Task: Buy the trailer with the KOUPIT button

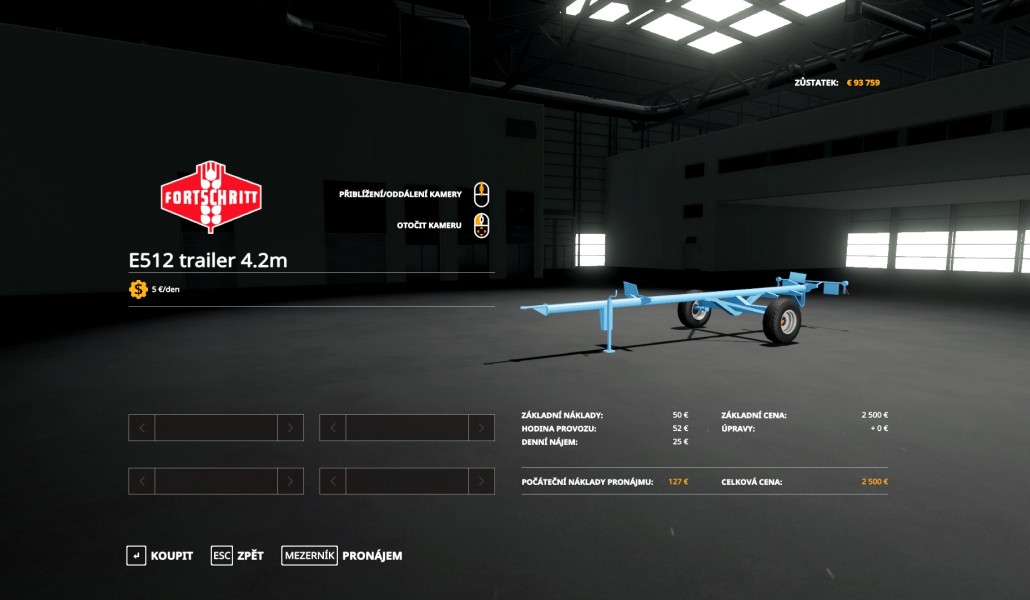Action: click(x=160, y=556)
